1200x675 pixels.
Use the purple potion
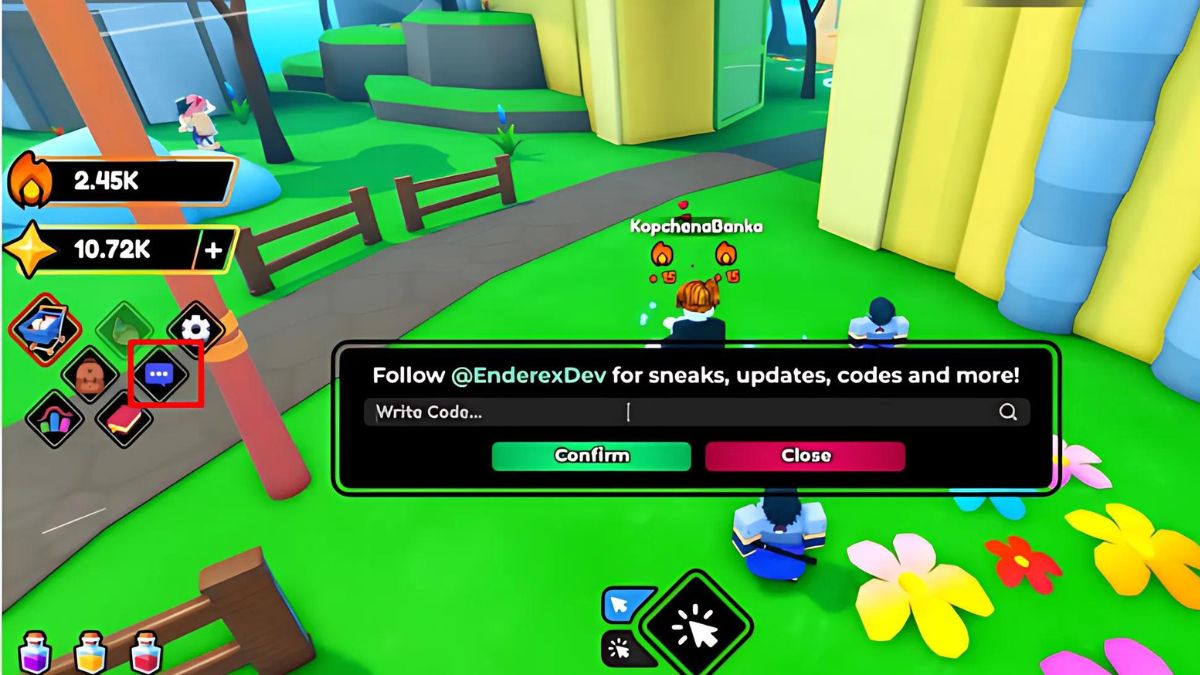pyautogui.click(x=34, y=651)
